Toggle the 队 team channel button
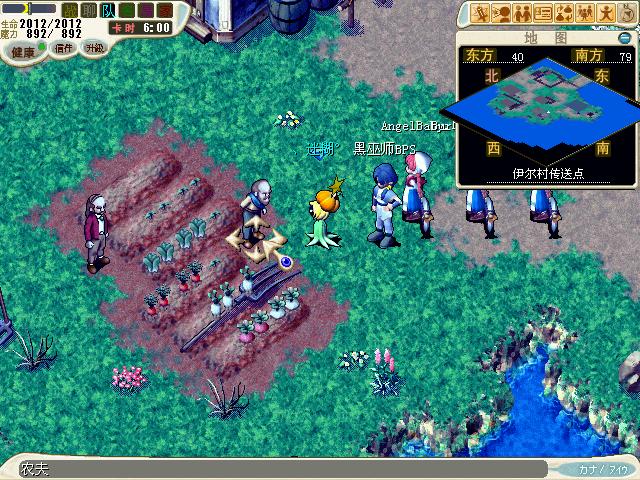This screenshot has height=480, width=640. click(x=109, y=10)
